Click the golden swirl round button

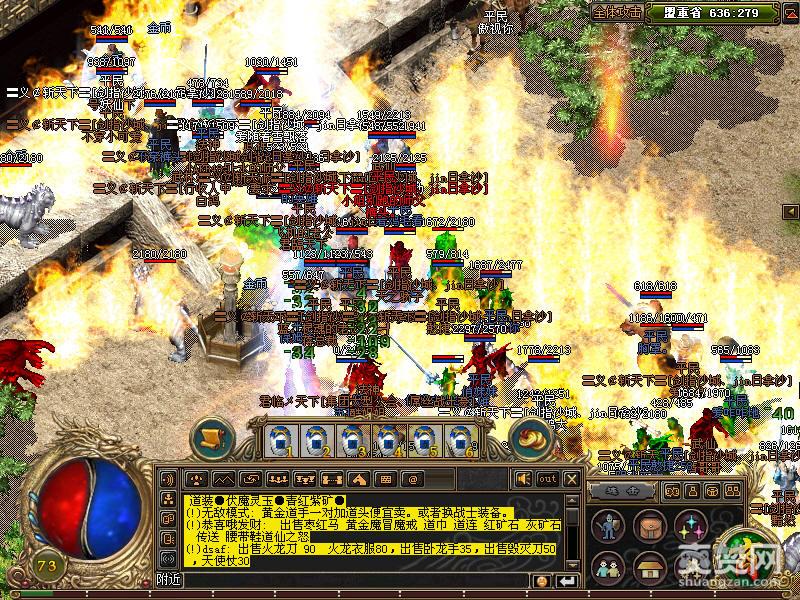(x=530, y=437)
